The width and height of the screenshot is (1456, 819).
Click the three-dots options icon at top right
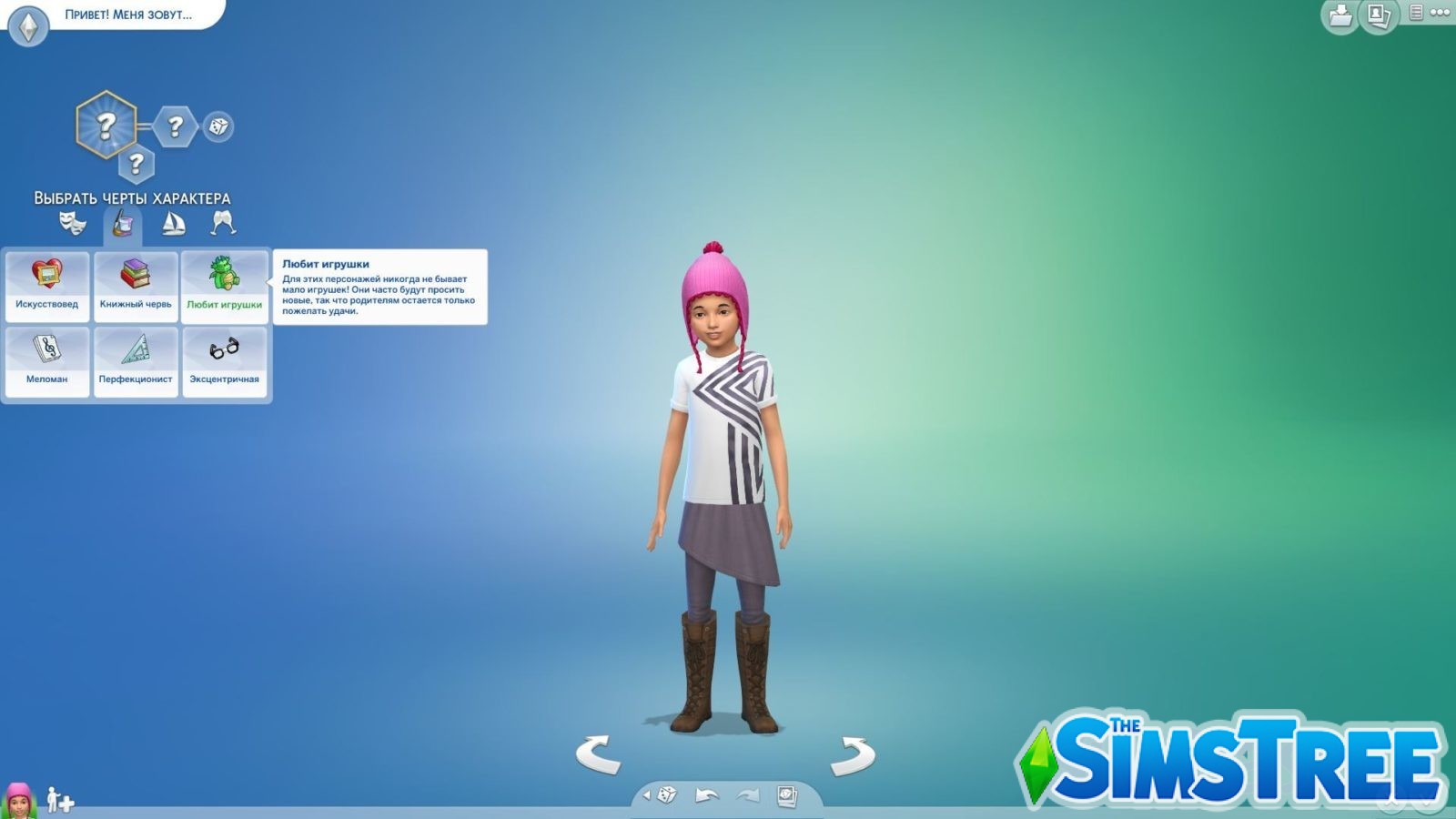click(x=1442, y=13)
